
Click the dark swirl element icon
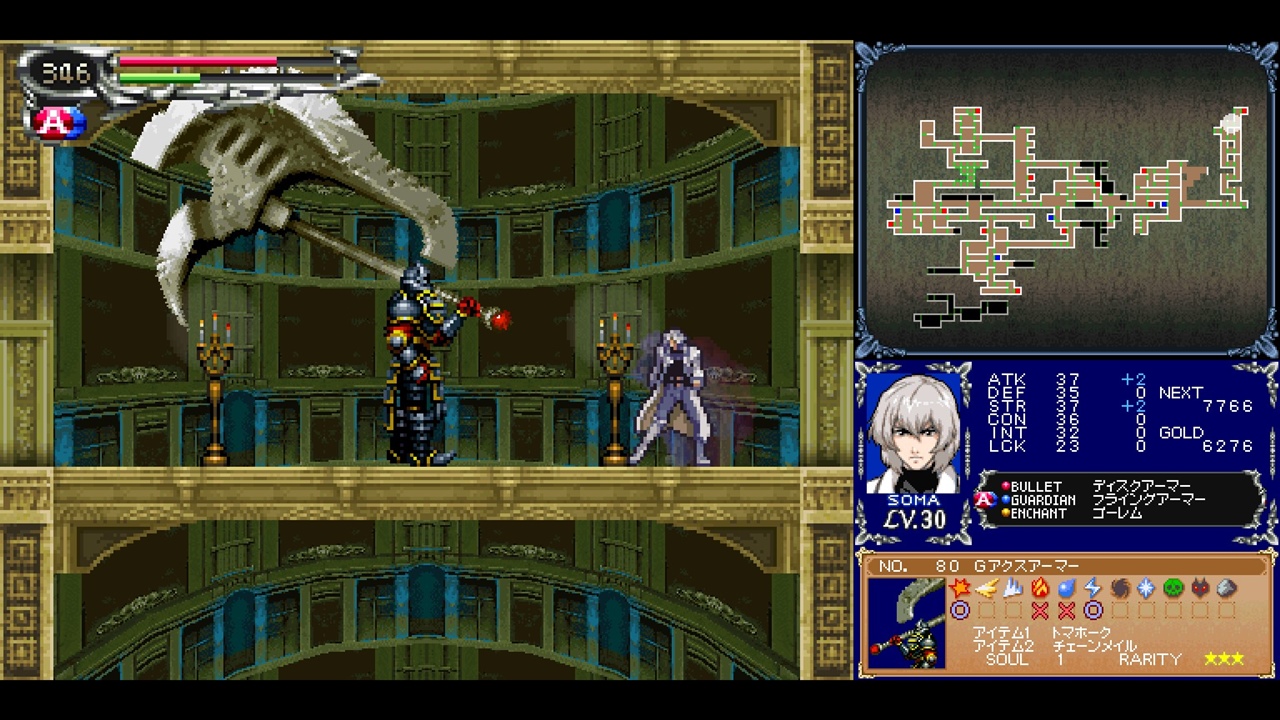(x=1120, y=588)
